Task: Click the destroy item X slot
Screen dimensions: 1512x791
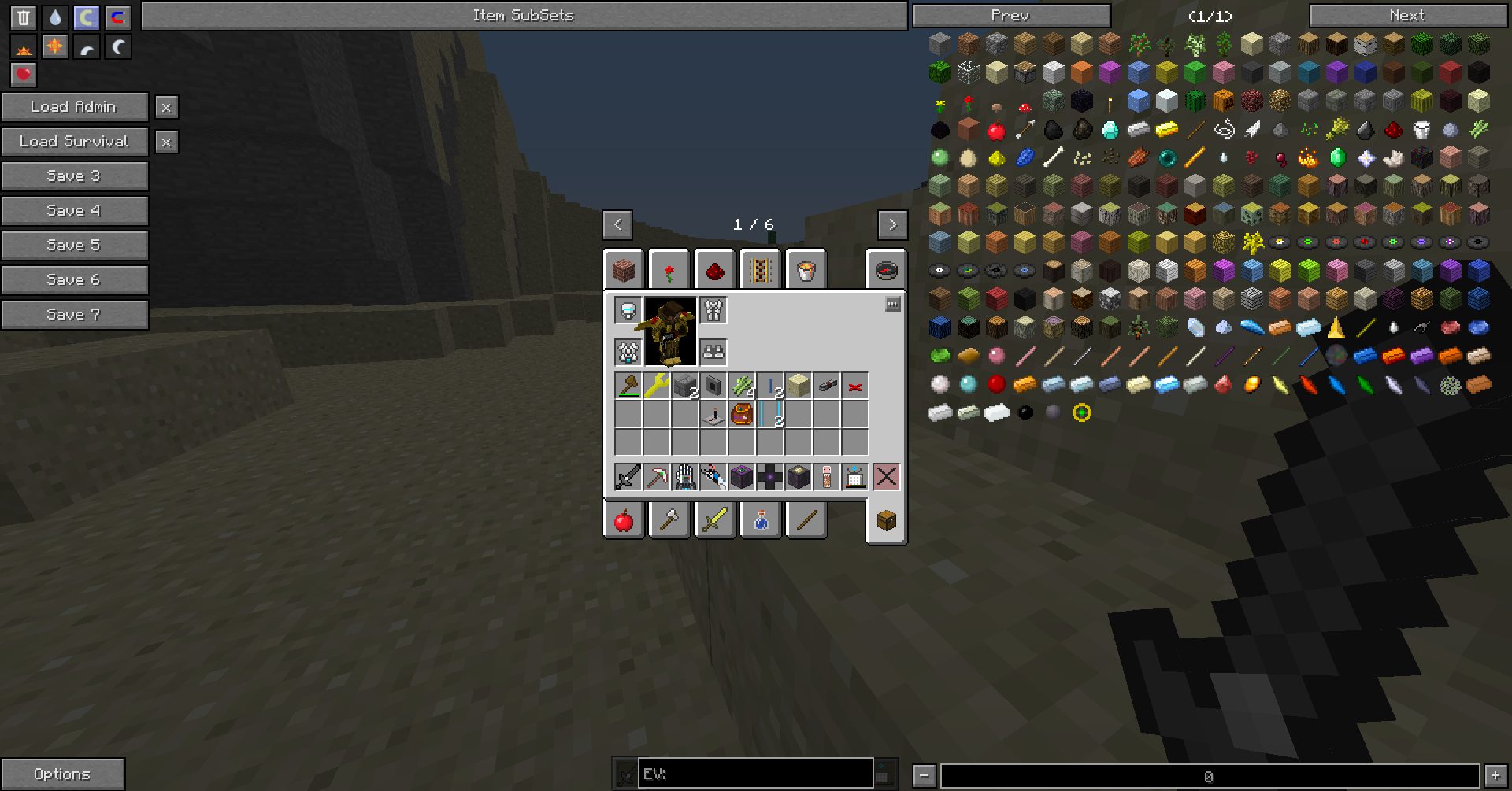Action: [886, 476]
